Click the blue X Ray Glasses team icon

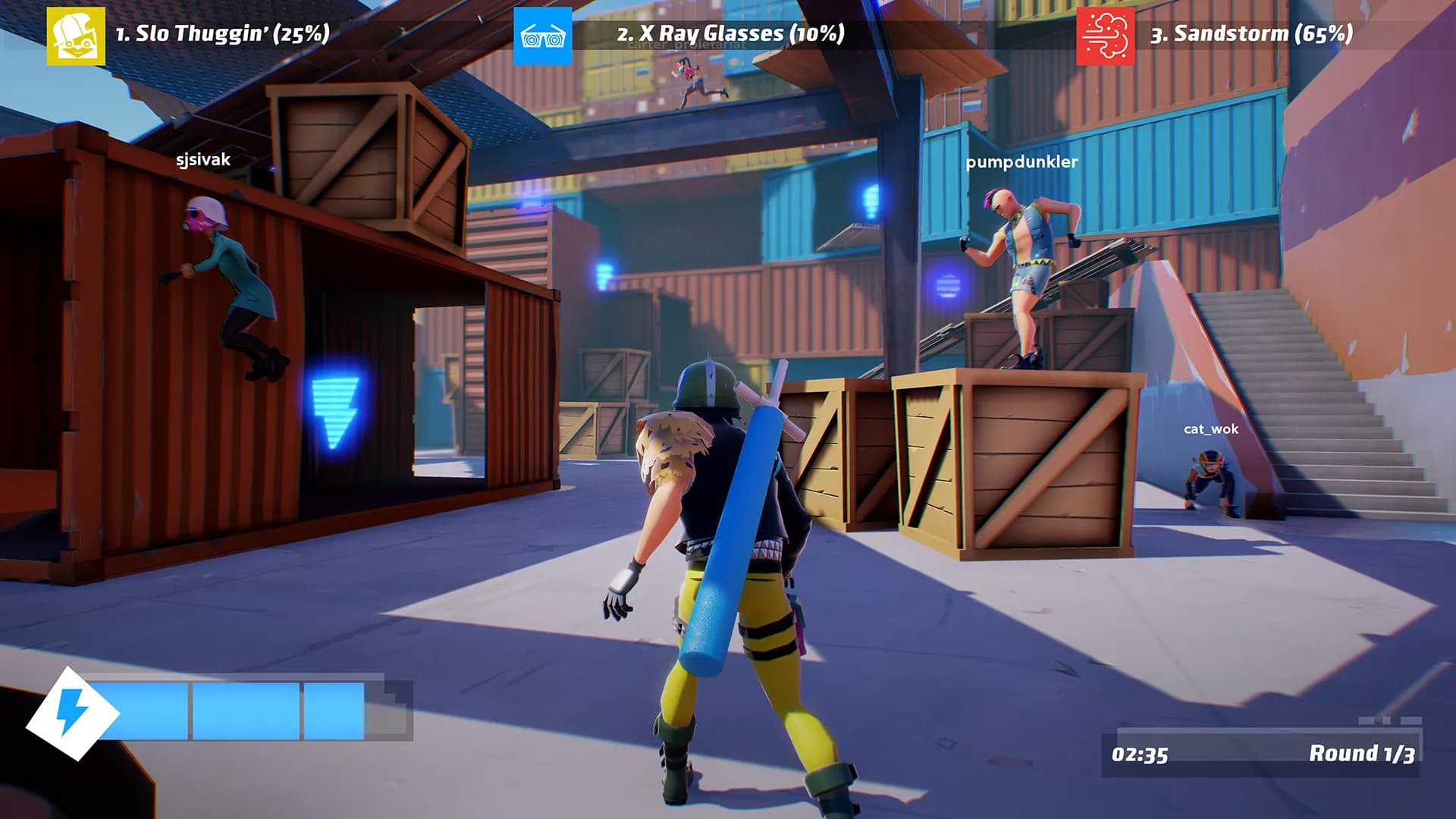coord(543,32)
